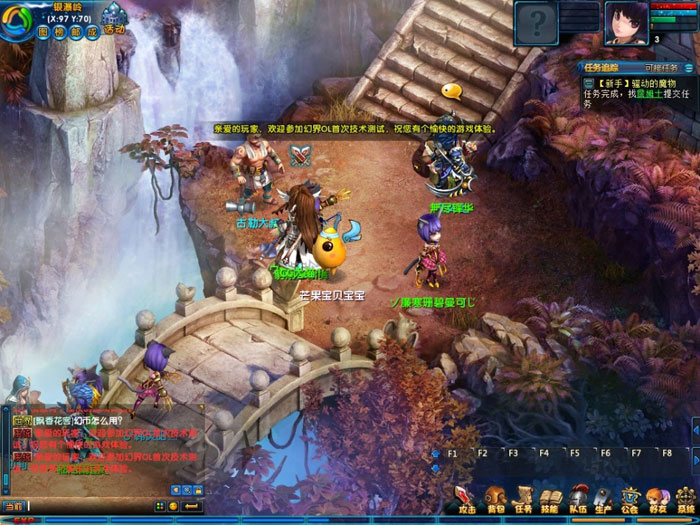Open the 技能 skills book
The width and height of the screenshot is (700, 525).
pyautogui.click(x=549, y=498)
